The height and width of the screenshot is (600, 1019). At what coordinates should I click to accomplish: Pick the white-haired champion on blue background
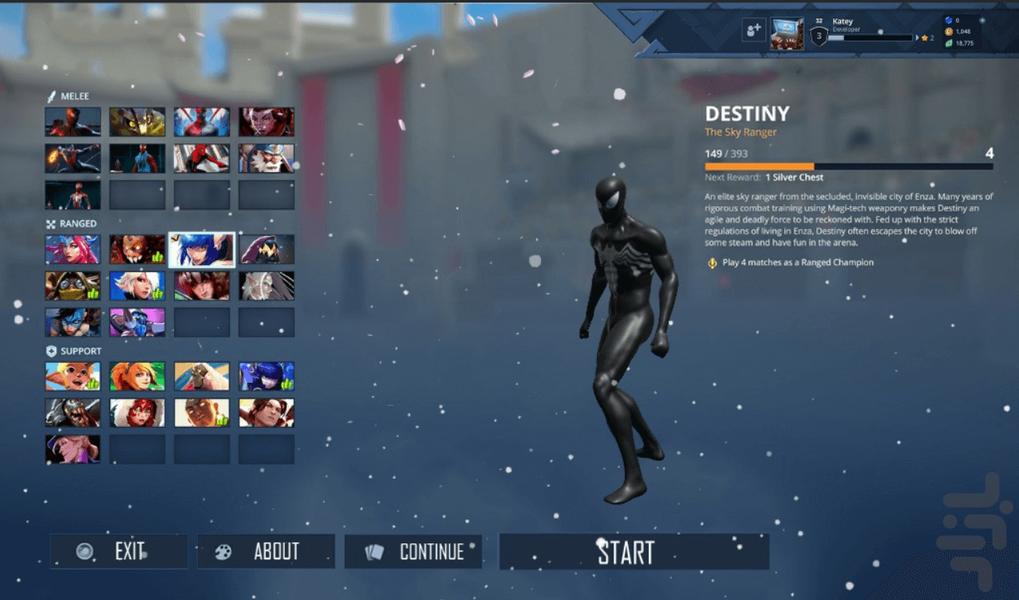click(x=137, y=286)
